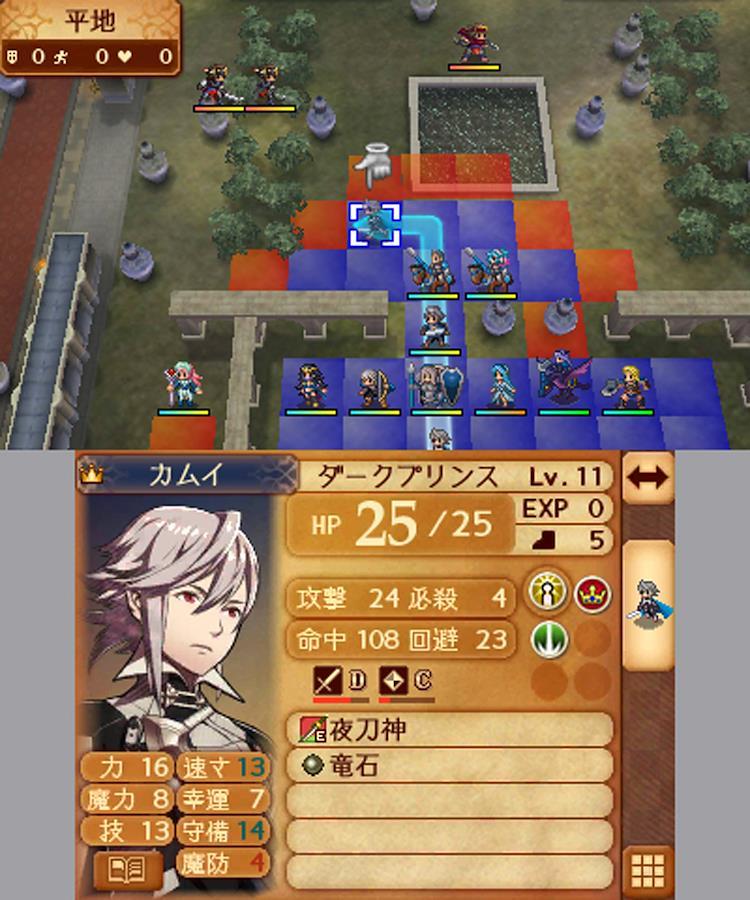
Task: Open the book icon button
Action: click(x=127, y=869)
